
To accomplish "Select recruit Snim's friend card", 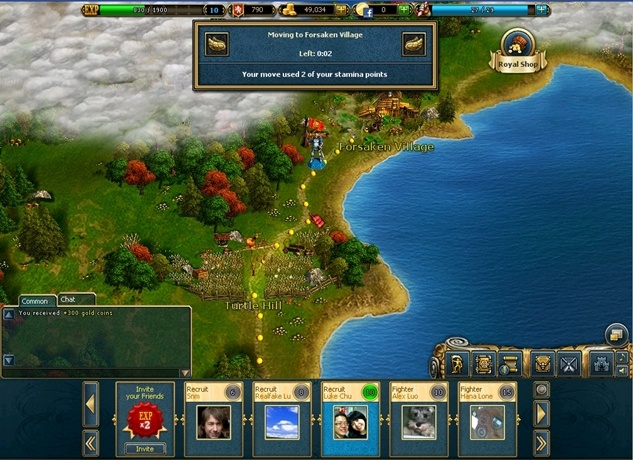I will [x=213, y=418].
